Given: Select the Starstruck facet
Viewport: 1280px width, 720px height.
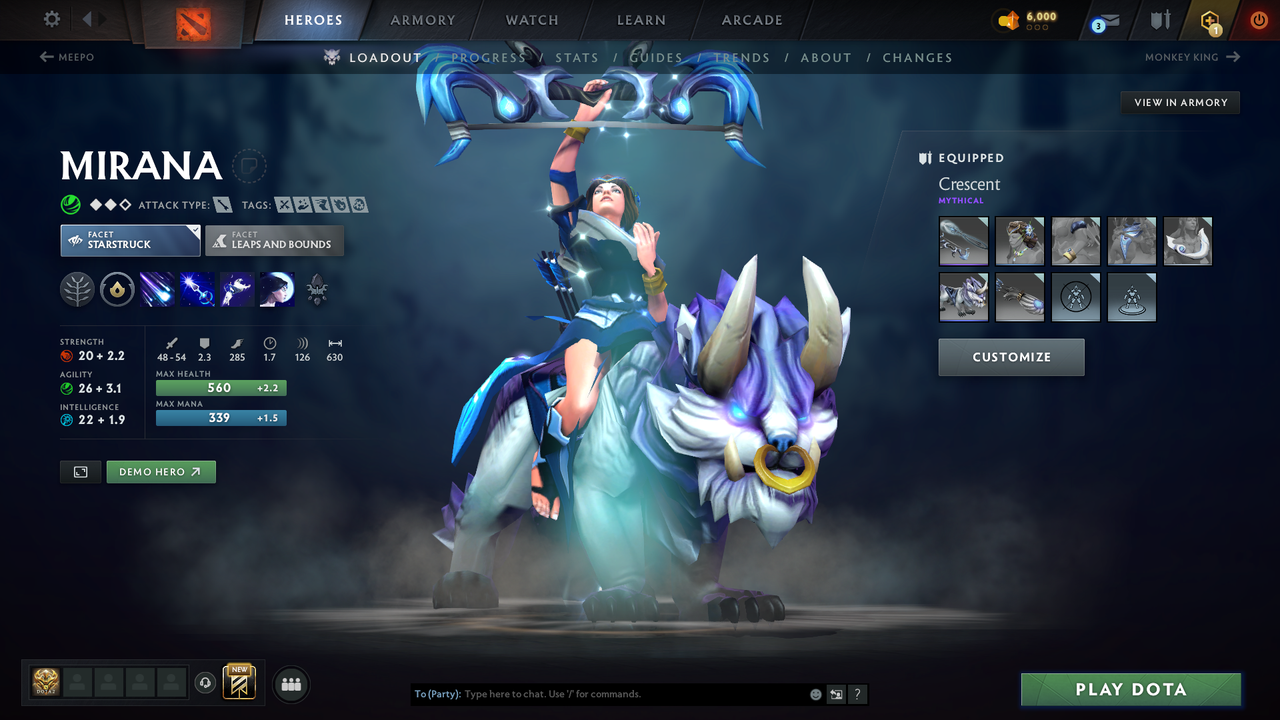Looking at the screenshot, I should point(130,241).
